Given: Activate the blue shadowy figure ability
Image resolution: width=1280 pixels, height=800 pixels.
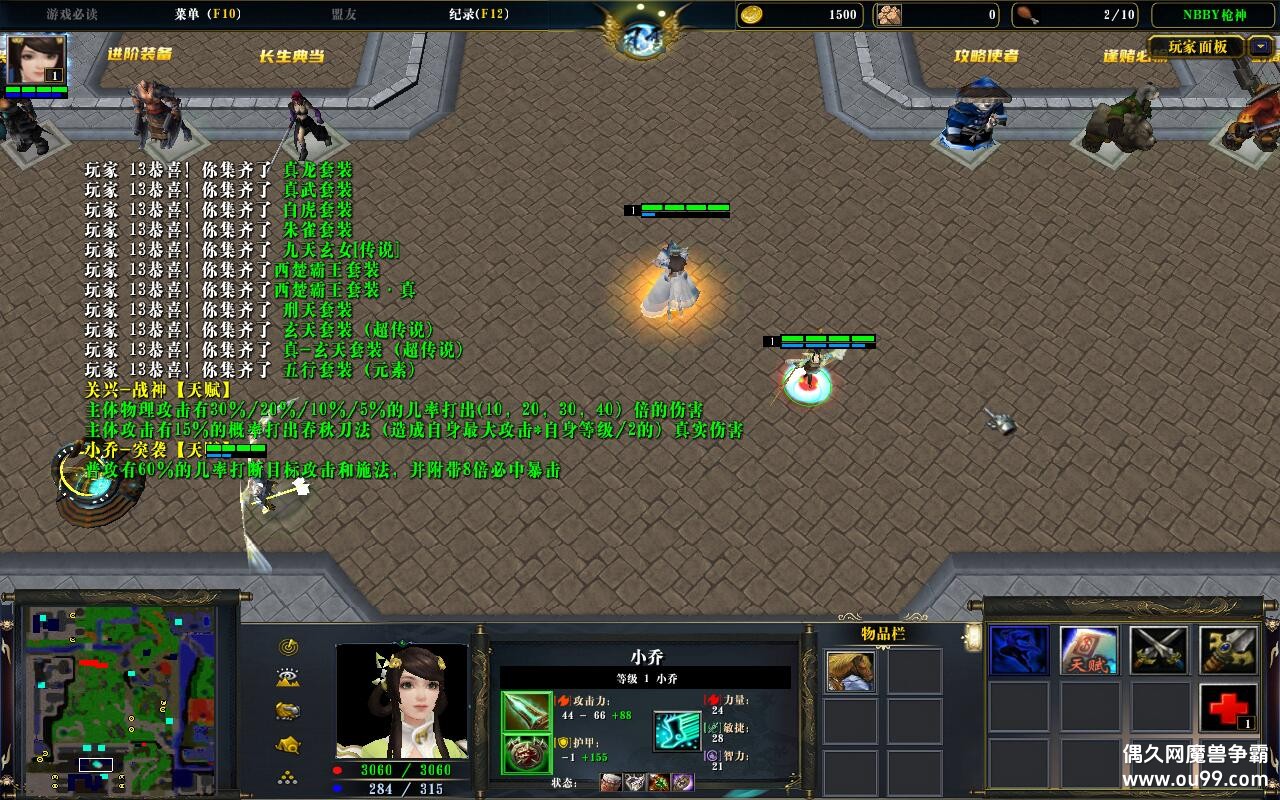Looking at the screenshot, I should click(1019, 651).
